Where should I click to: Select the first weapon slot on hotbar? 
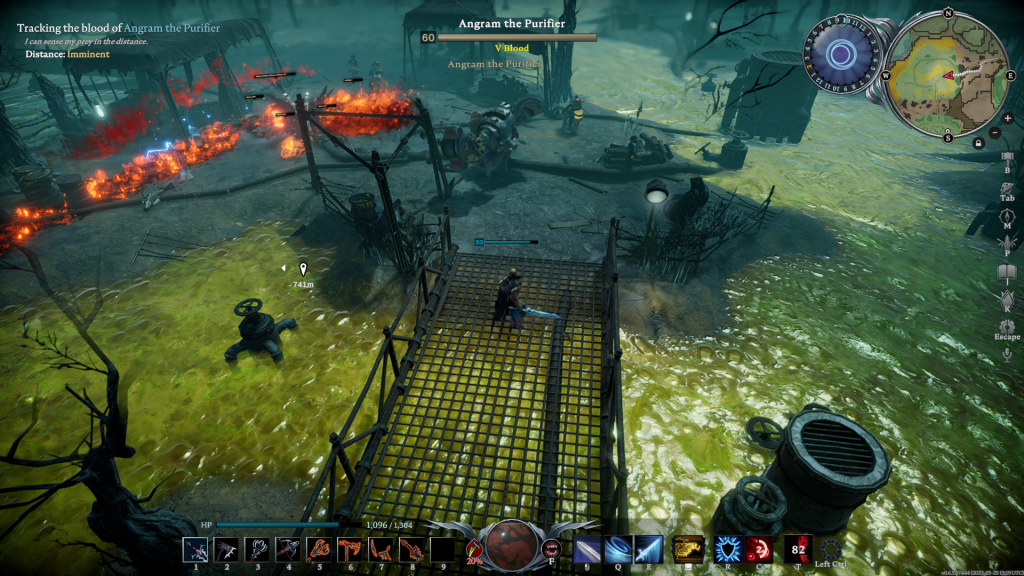[x=196, y=550]
